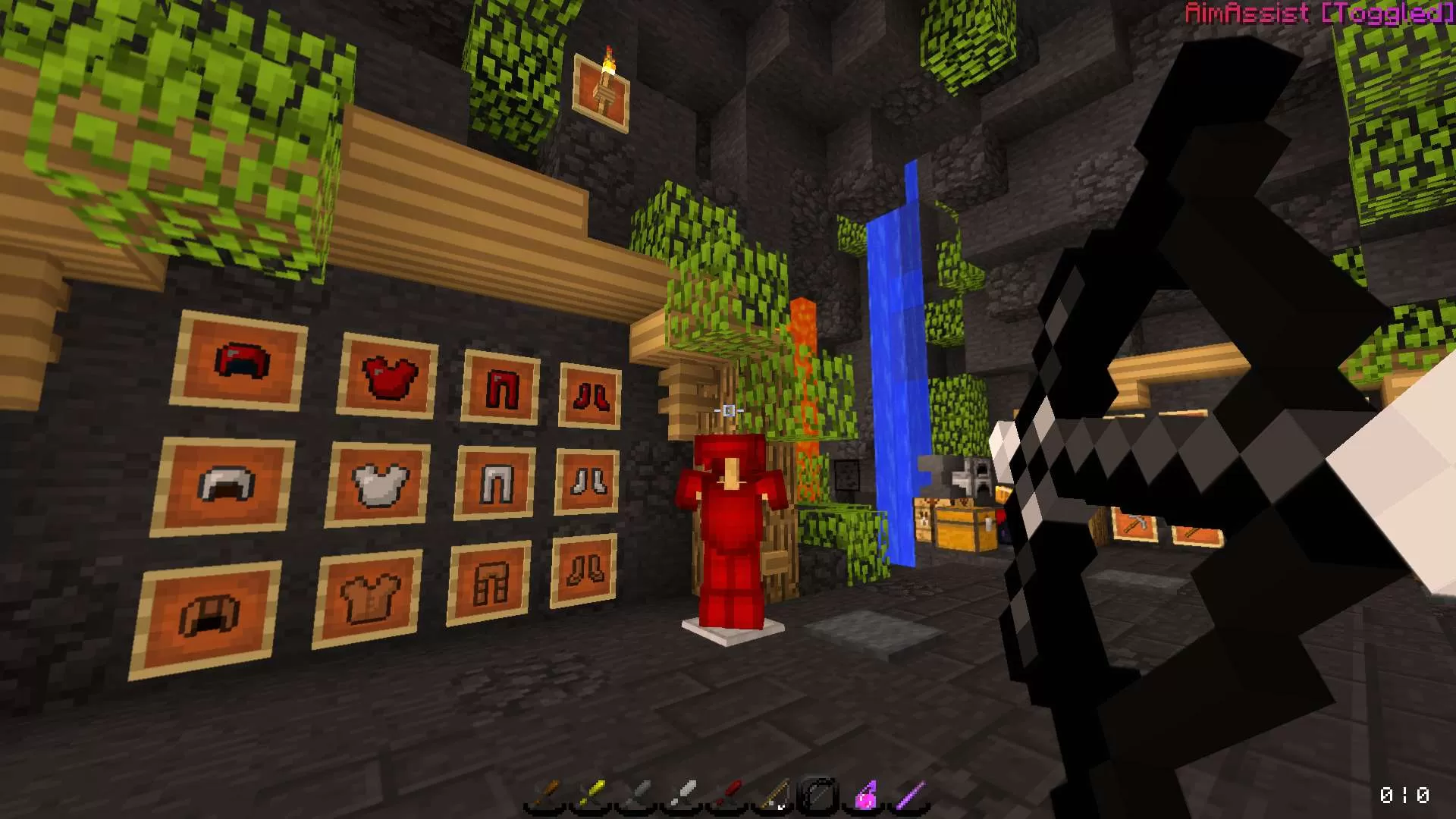Click the iron chestplate item frame
The height and width of the screenshot is (819, 1456).
point(379,482)
